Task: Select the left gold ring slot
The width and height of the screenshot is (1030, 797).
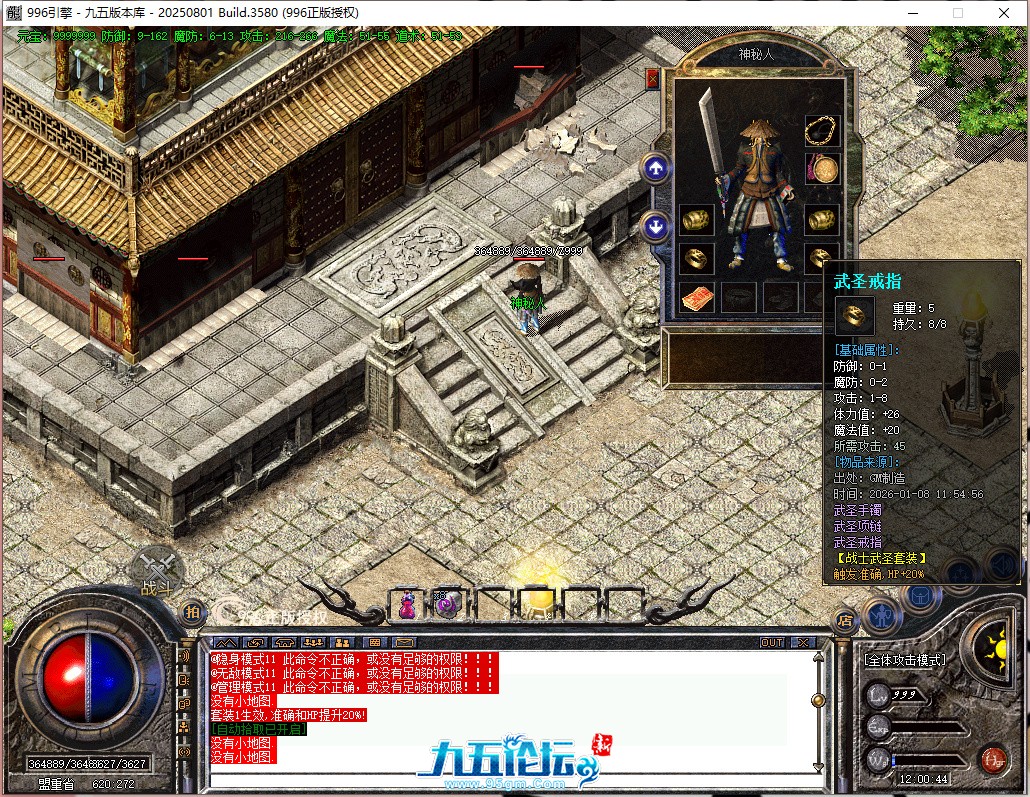Action: point(696,259)
